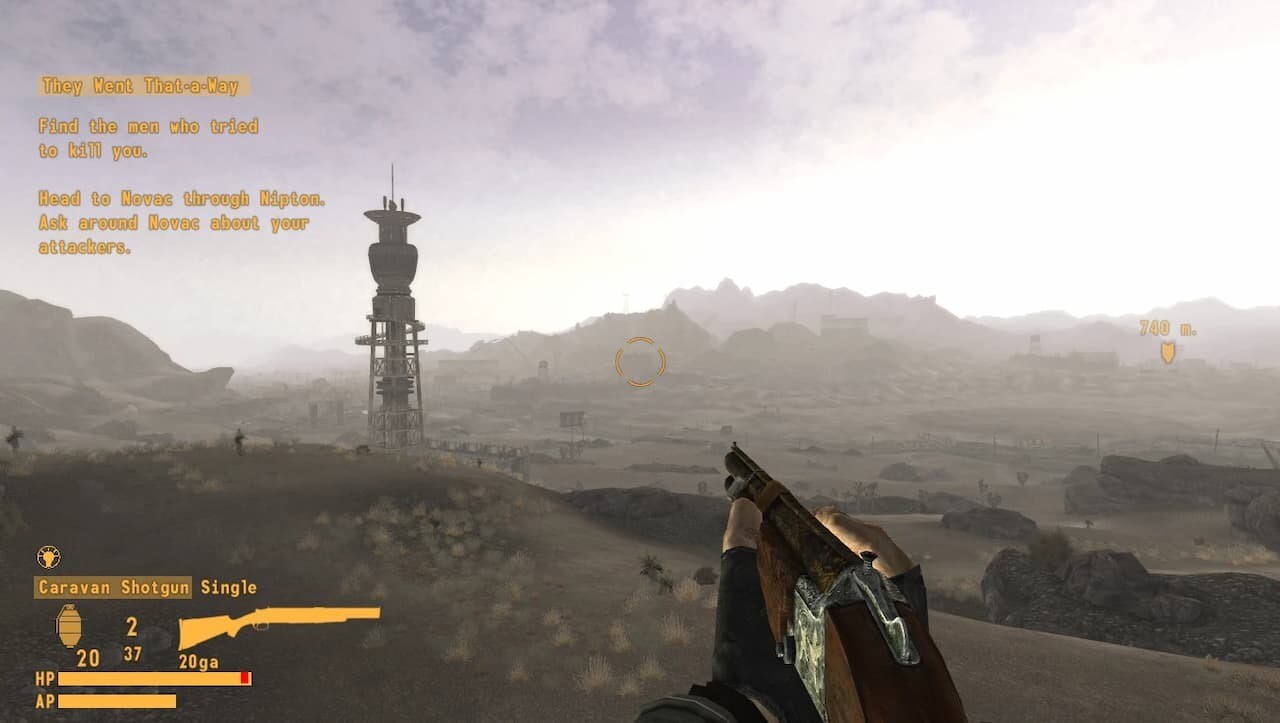Click the quest objective marker showing 740 m
Image resolution: width=1280 pixels, height=723 pixels.
[x=1167, y=352]
